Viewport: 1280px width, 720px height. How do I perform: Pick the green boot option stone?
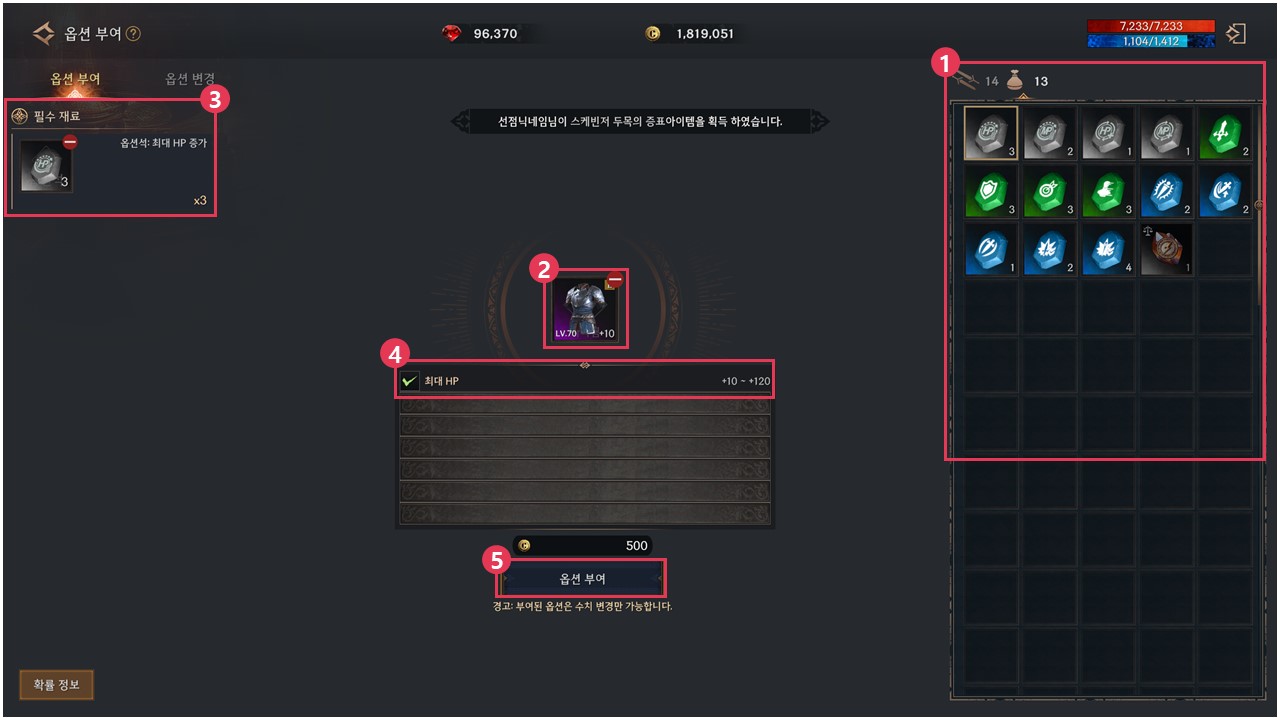tap(1108, 192)
